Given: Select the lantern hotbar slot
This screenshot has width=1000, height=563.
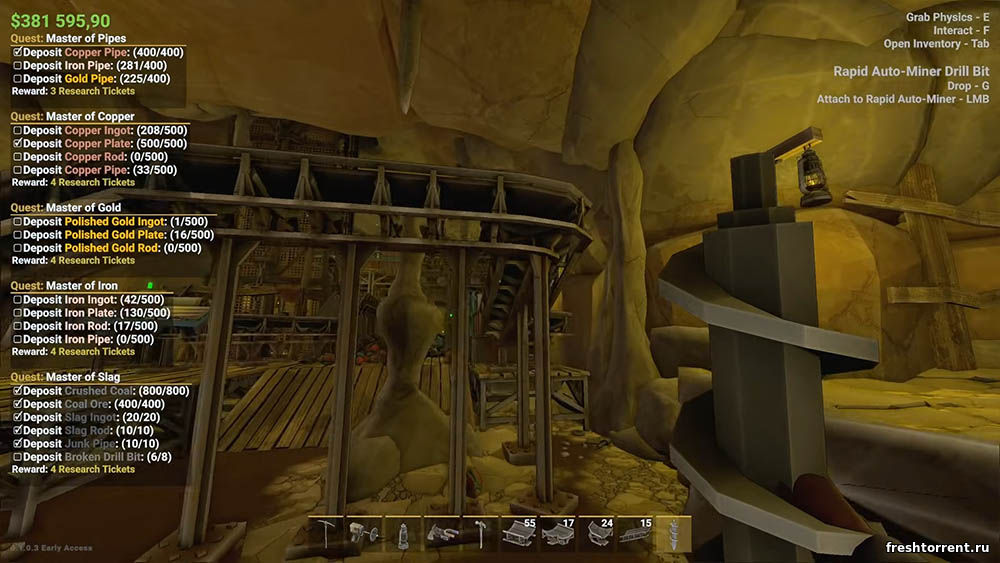Looking at the screenshot, I should (404, 533).
